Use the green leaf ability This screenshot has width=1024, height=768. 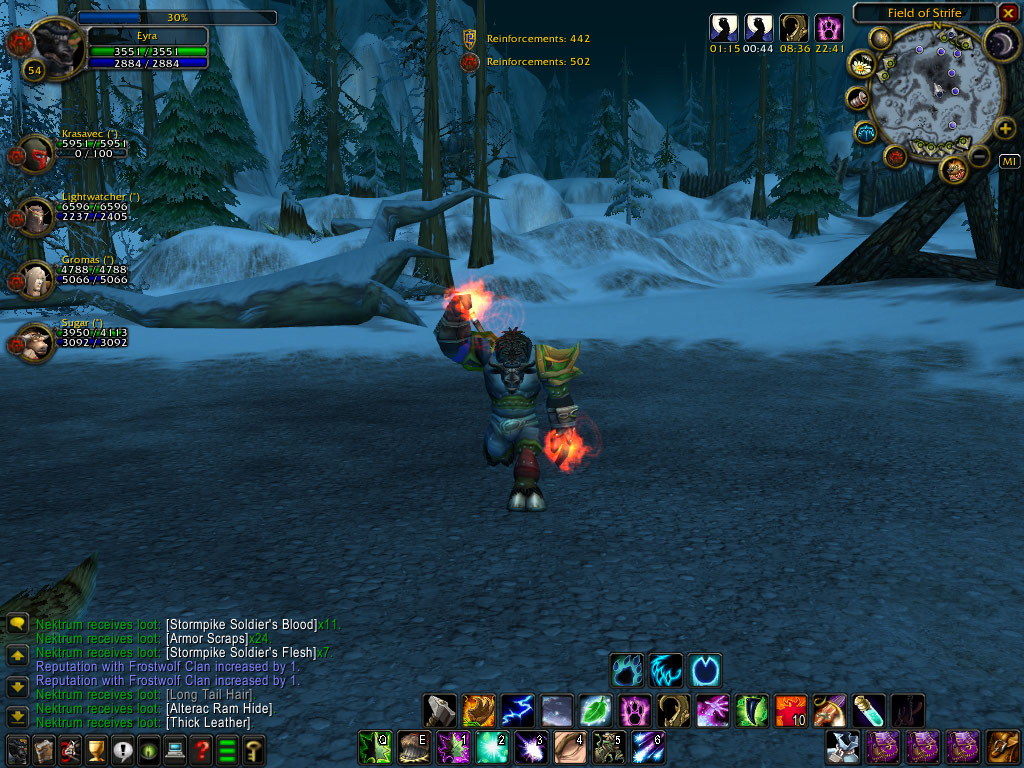[595, 710]
